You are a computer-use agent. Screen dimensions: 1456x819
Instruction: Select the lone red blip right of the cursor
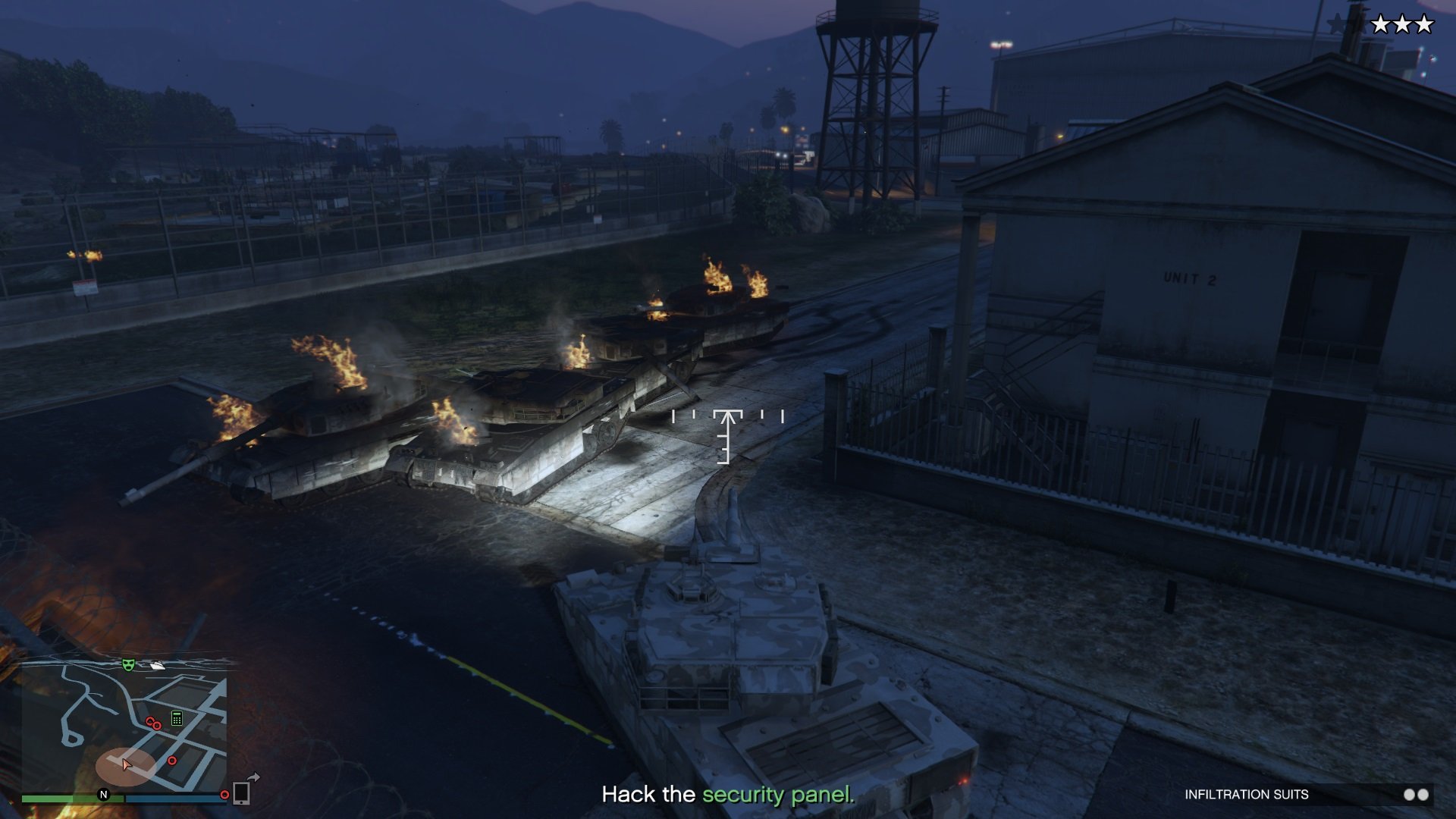(x=172, y=761)
